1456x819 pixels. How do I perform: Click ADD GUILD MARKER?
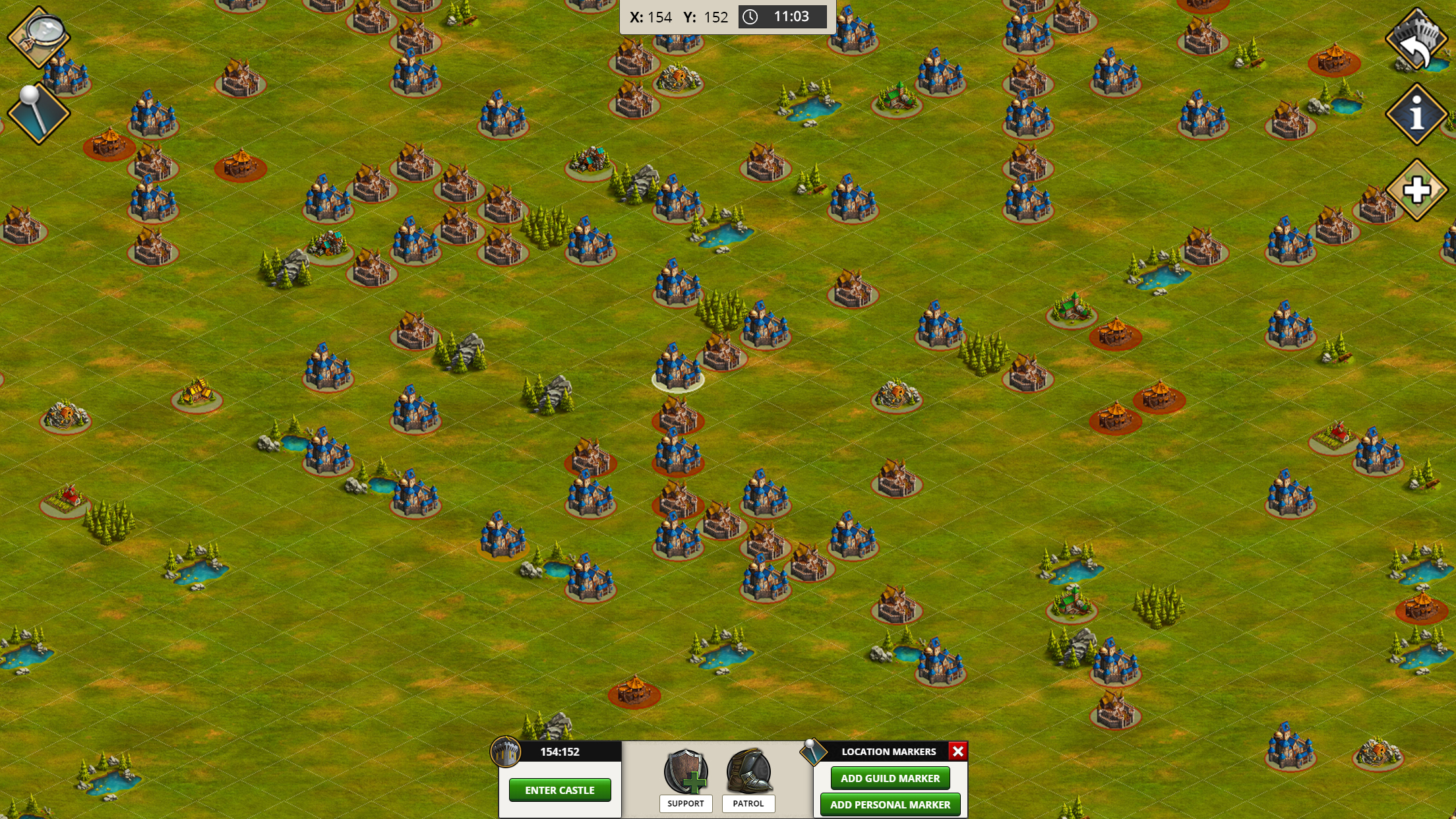tap(890, 778)
